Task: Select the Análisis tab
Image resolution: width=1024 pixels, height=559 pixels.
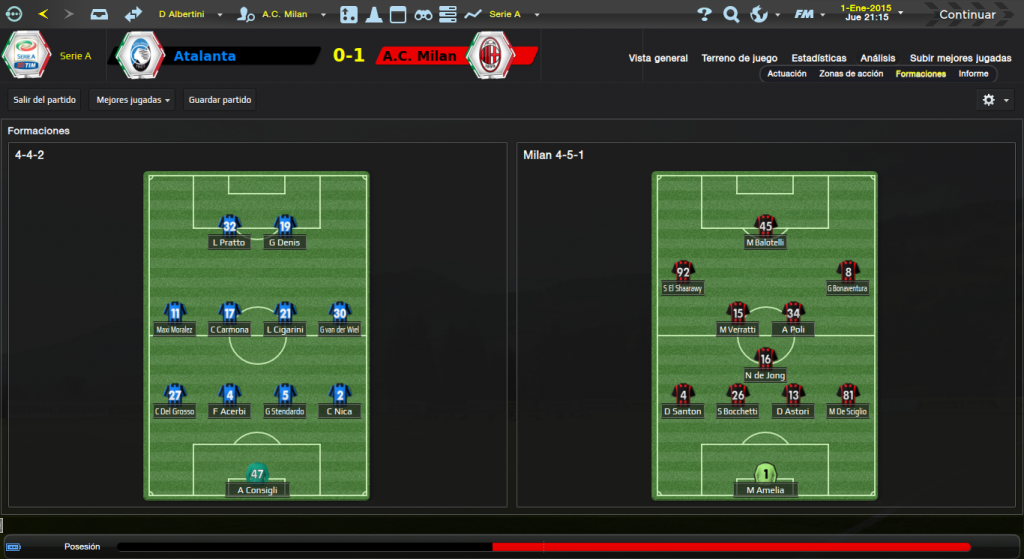Action: [x=878, y=58]
